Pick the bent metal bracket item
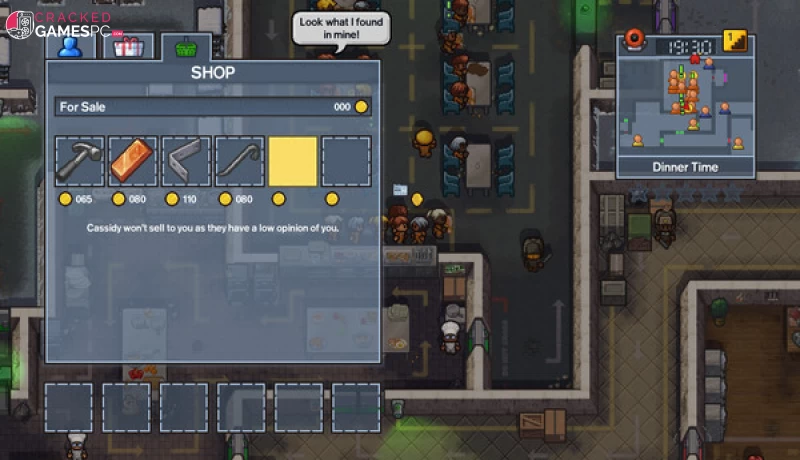800x460 pixels. [x=186, y=162]
